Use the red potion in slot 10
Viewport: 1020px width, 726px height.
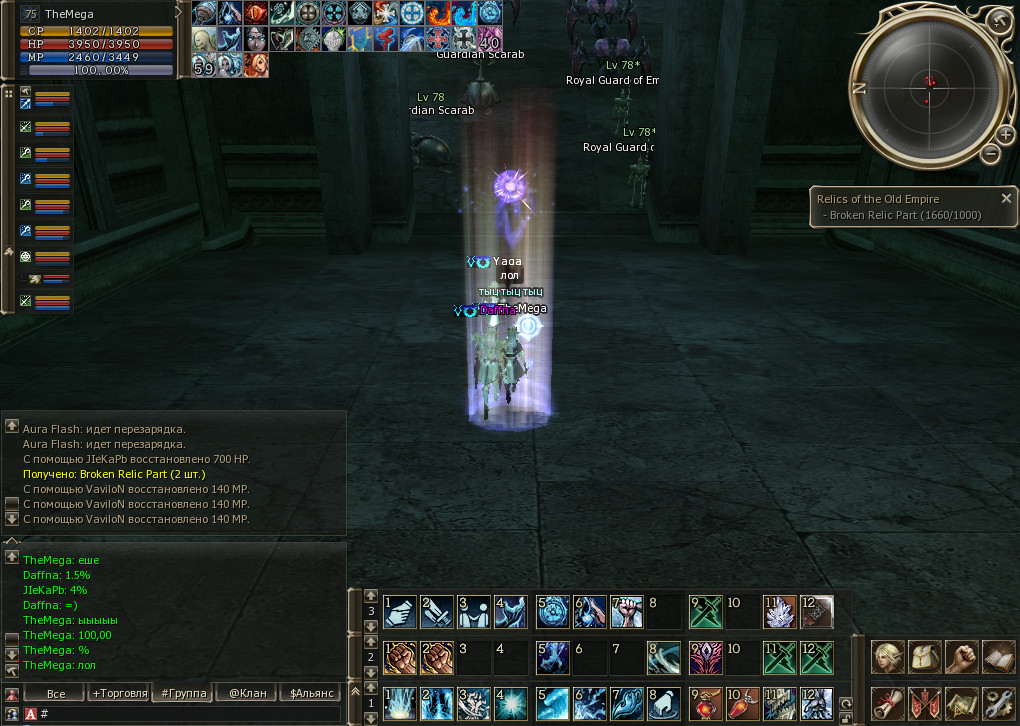point(740,703)
